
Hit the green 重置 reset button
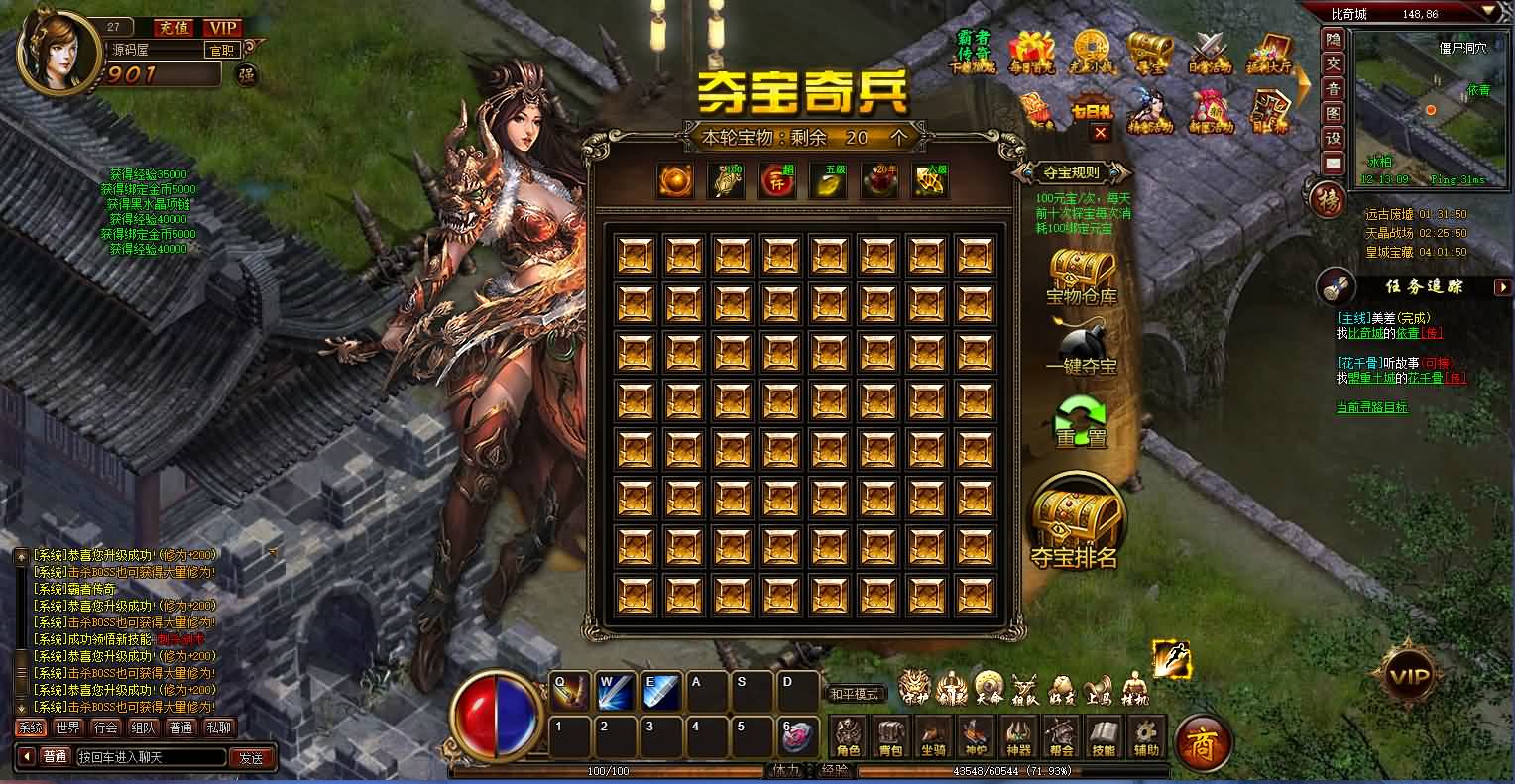[x=1081, y=421]
